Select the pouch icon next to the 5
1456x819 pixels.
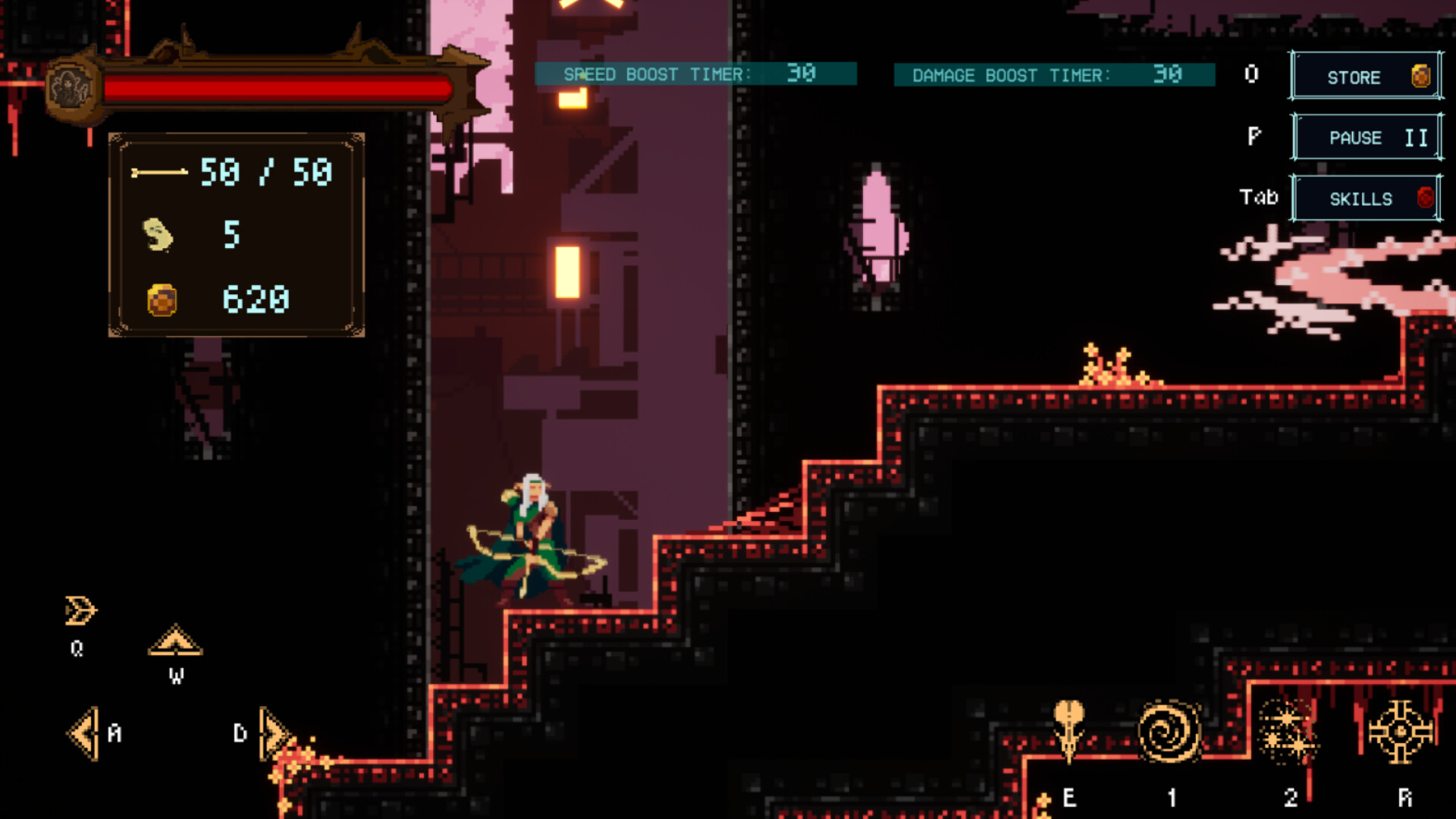157,234
